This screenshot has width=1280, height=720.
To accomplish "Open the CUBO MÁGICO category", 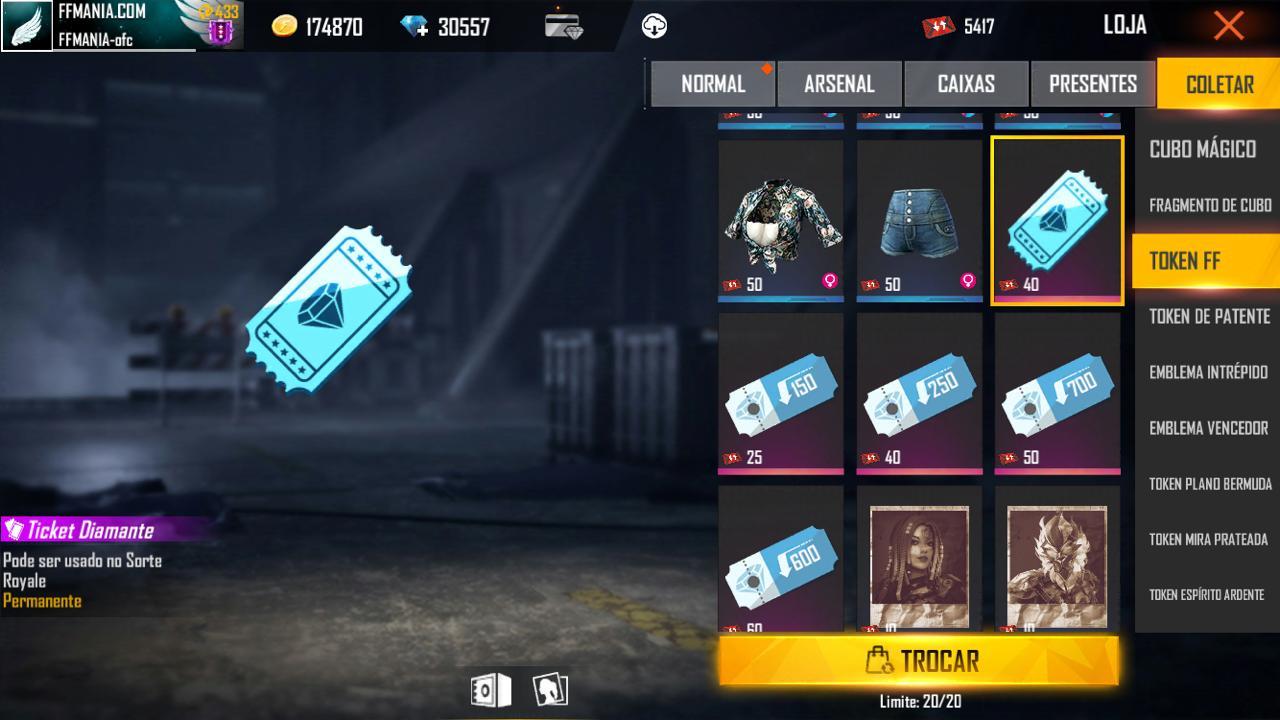I will (x=1206, y=150).
